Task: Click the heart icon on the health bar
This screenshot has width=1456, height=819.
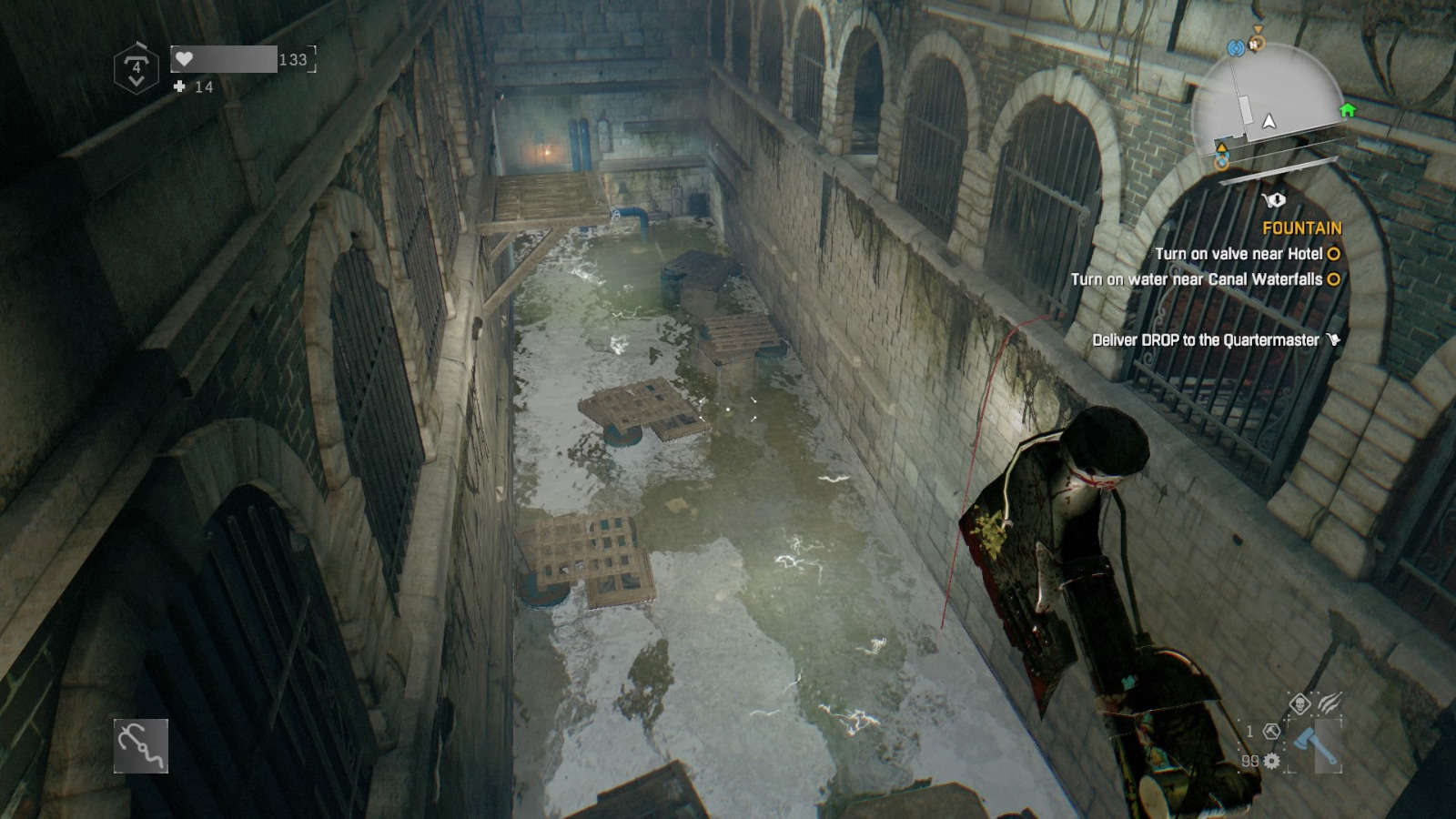Action: (185, 58)
